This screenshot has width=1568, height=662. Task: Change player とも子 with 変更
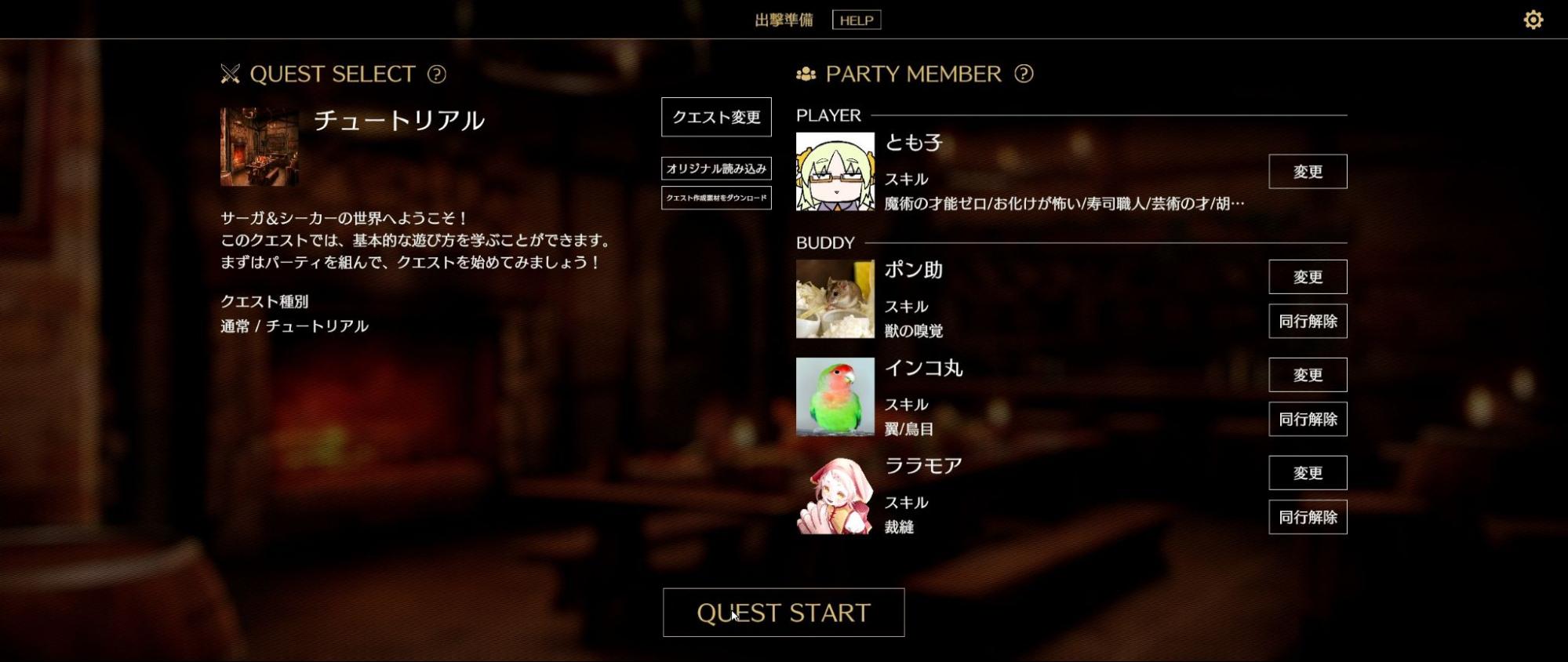coord(1307,171)
